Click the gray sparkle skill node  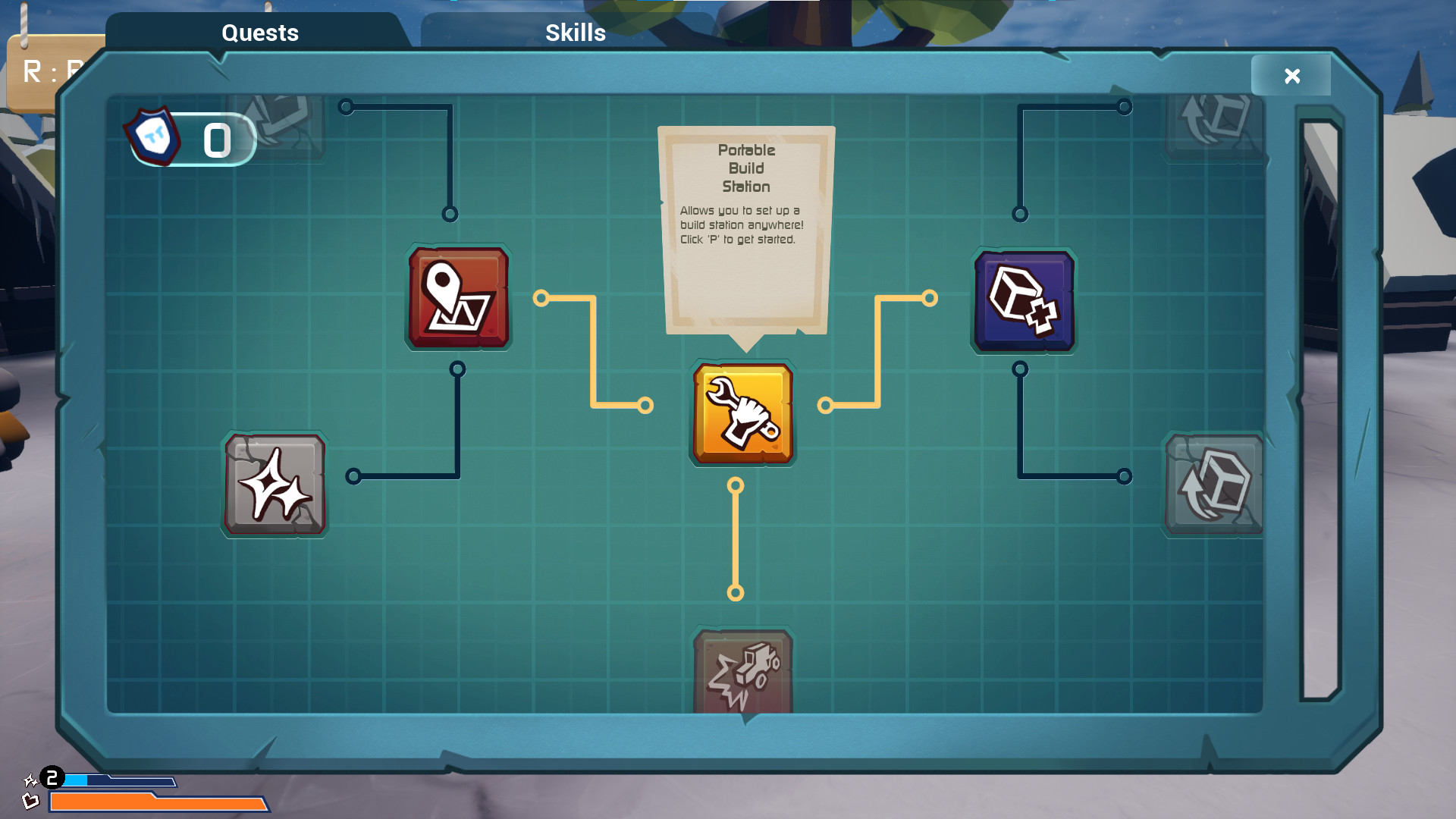(275, 485)
